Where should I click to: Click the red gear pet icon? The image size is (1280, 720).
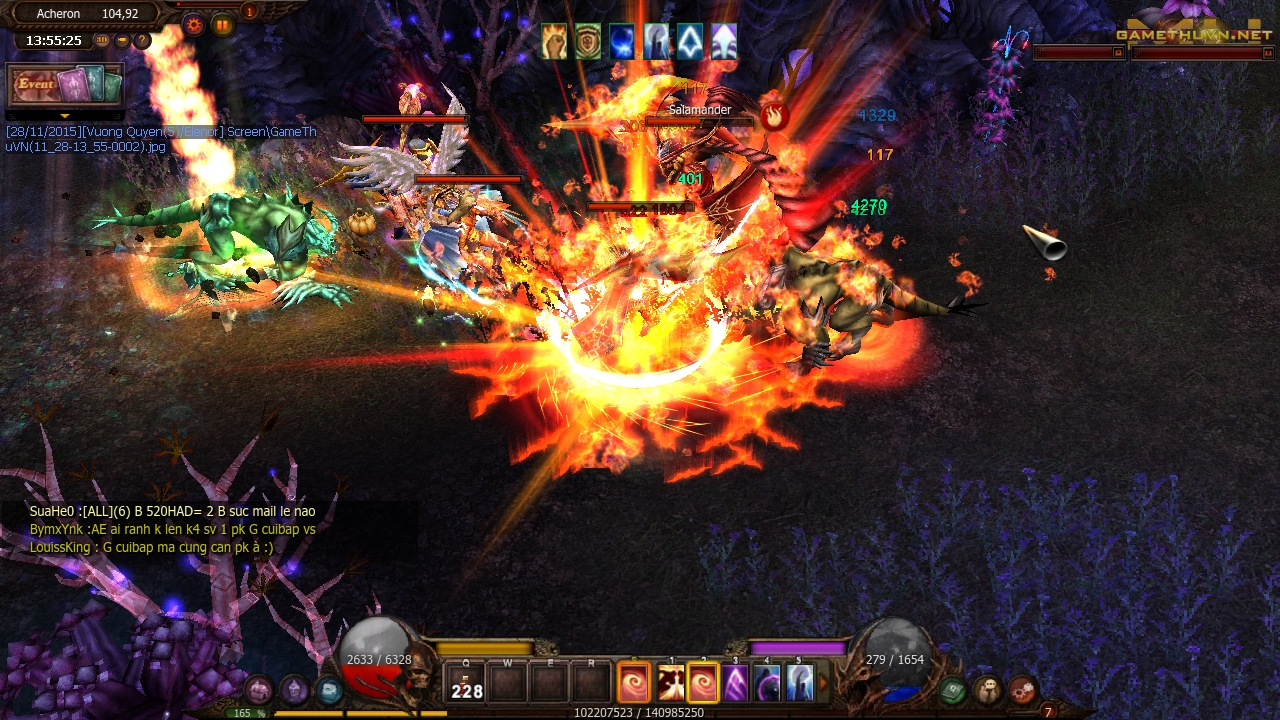[1020, 692]
